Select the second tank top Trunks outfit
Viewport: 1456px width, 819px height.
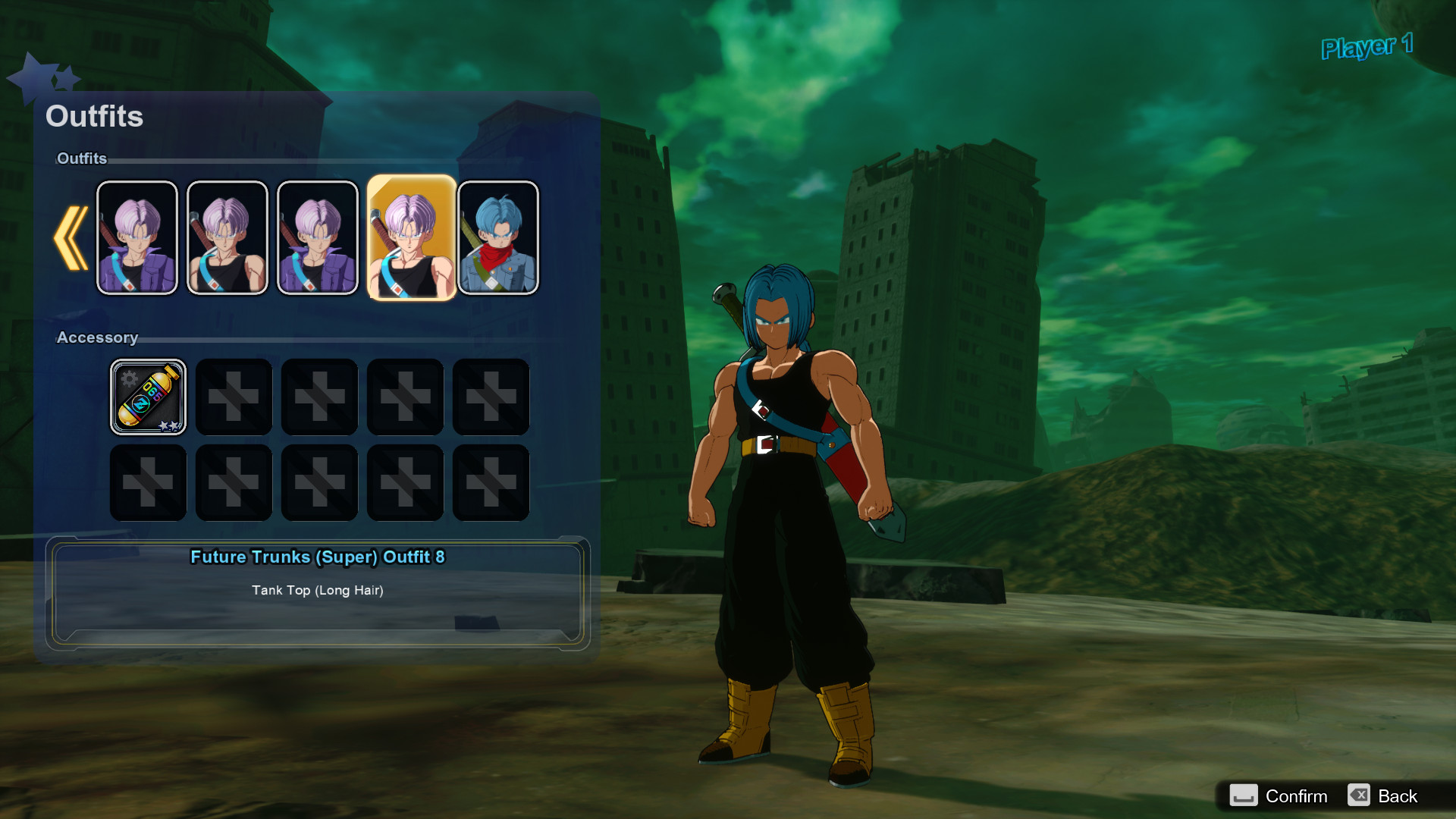[x=227, y=237]
